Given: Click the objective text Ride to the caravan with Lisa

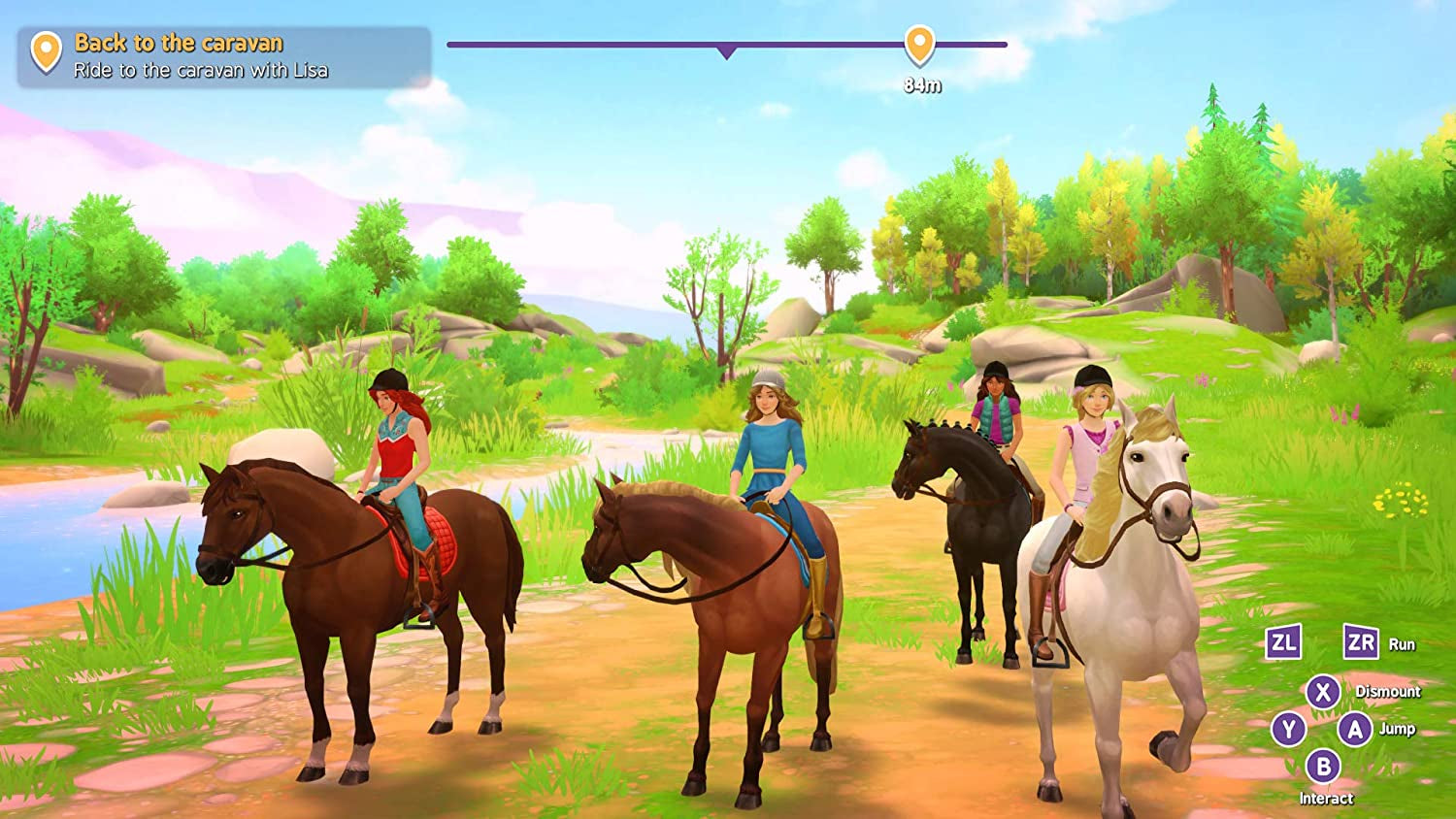Looking at the screenshot, I should 199,70.
